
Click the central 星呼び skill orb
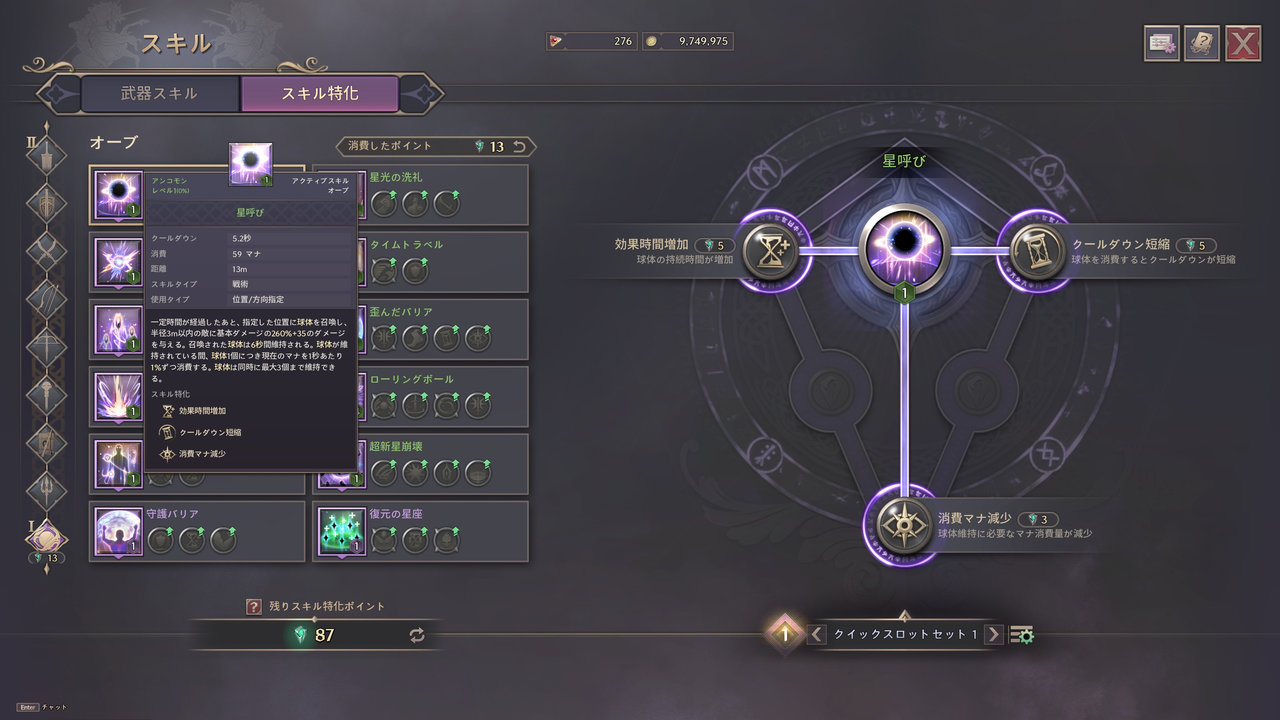(903, 250)
